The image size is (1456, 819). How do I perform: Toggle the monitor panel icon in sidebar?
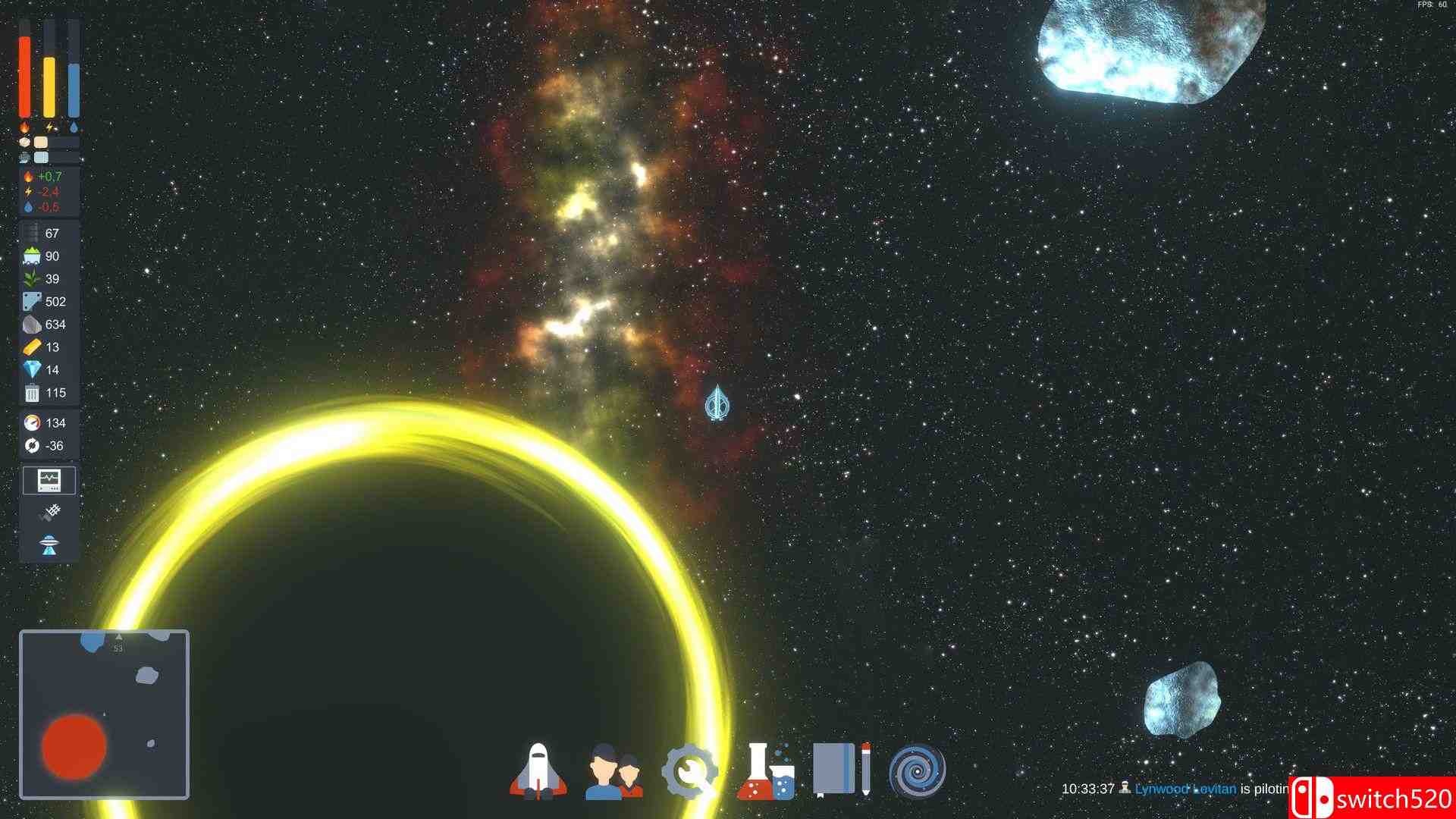pos(48,480)
